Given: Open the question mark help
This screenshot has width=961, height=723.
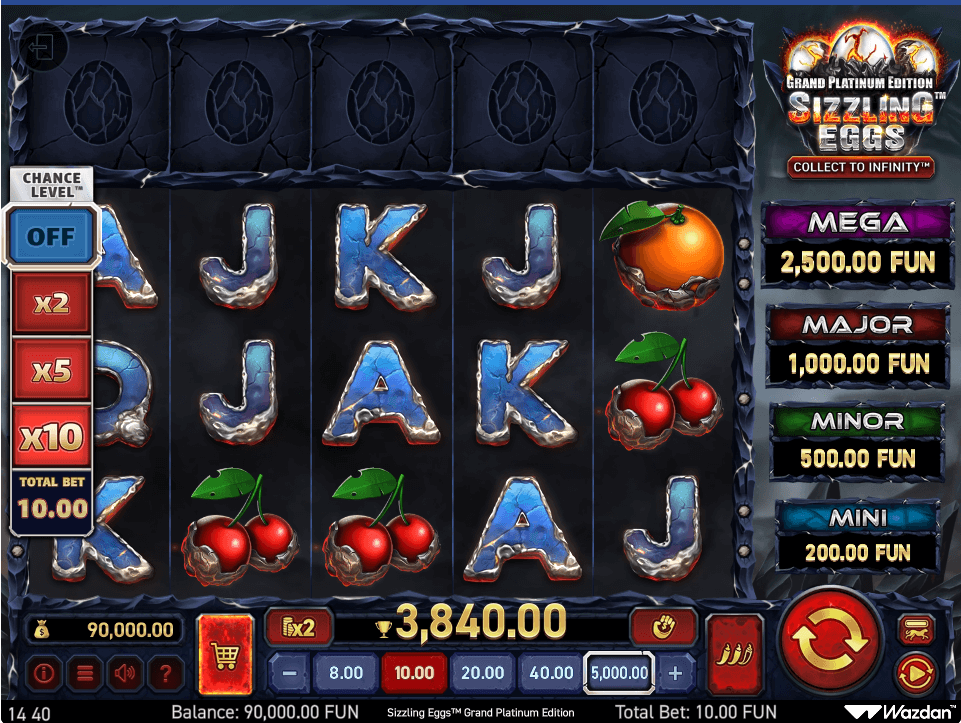Looking at the screenshot, I should 166,673.
